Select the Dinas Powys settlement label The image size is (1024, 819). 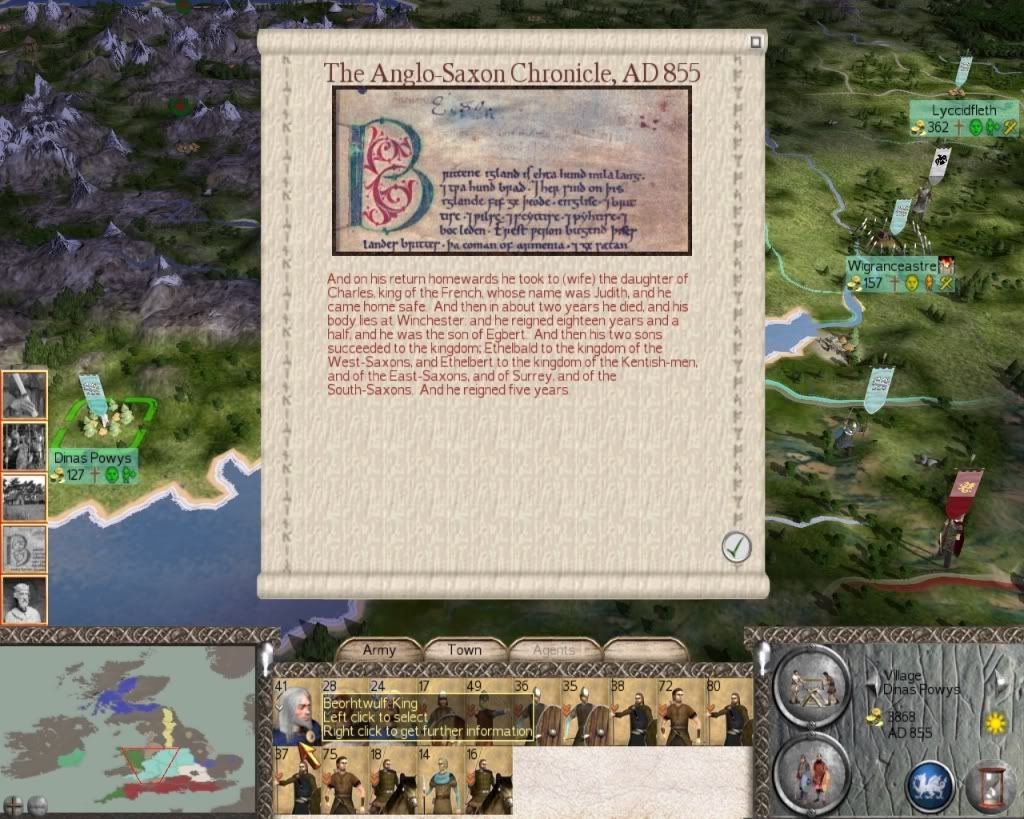point(93,458)
